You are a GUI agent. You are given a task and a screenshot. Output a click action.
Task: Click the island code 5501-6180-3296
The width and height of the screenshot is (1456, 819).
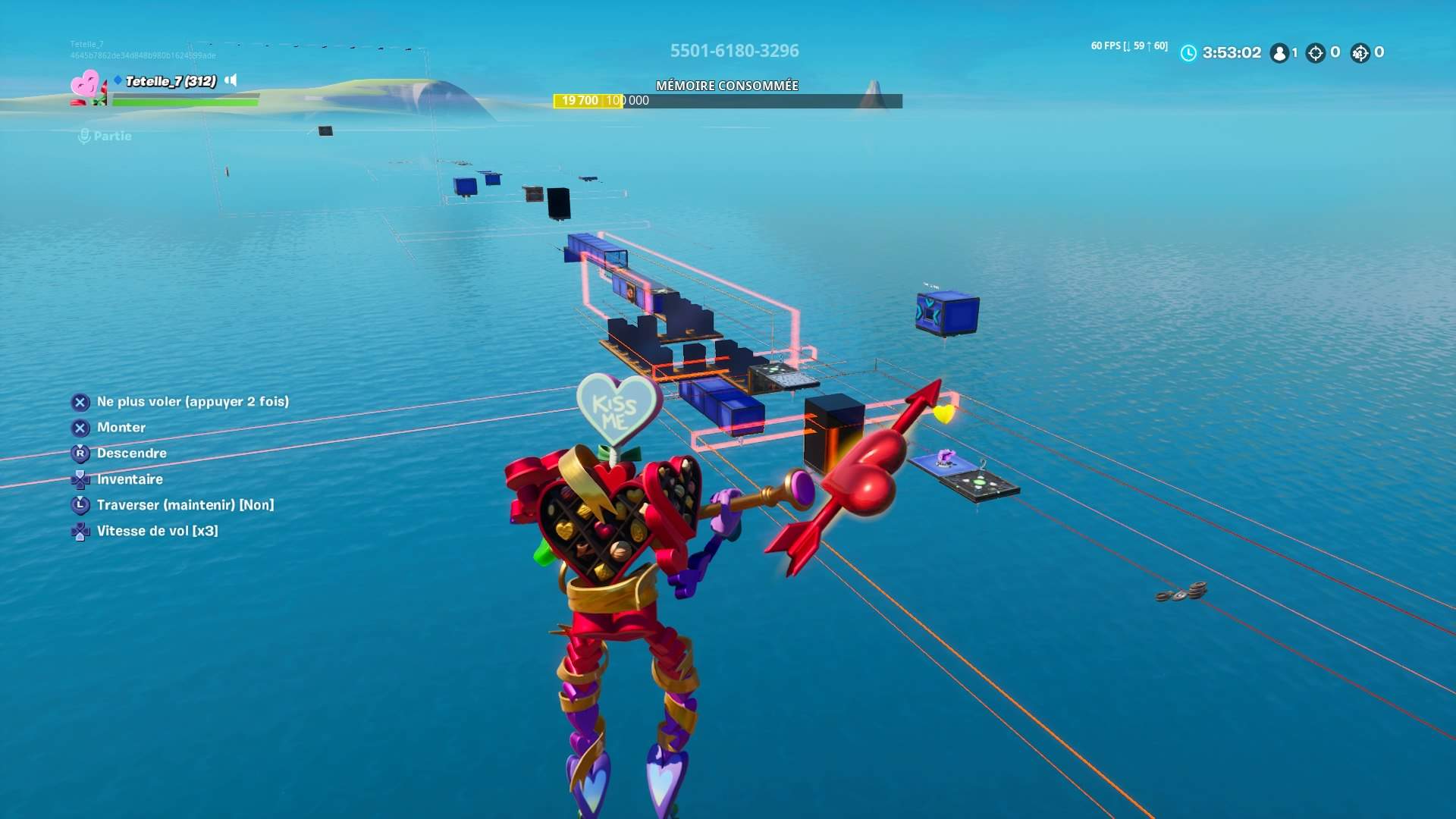(x=734, y=51)
